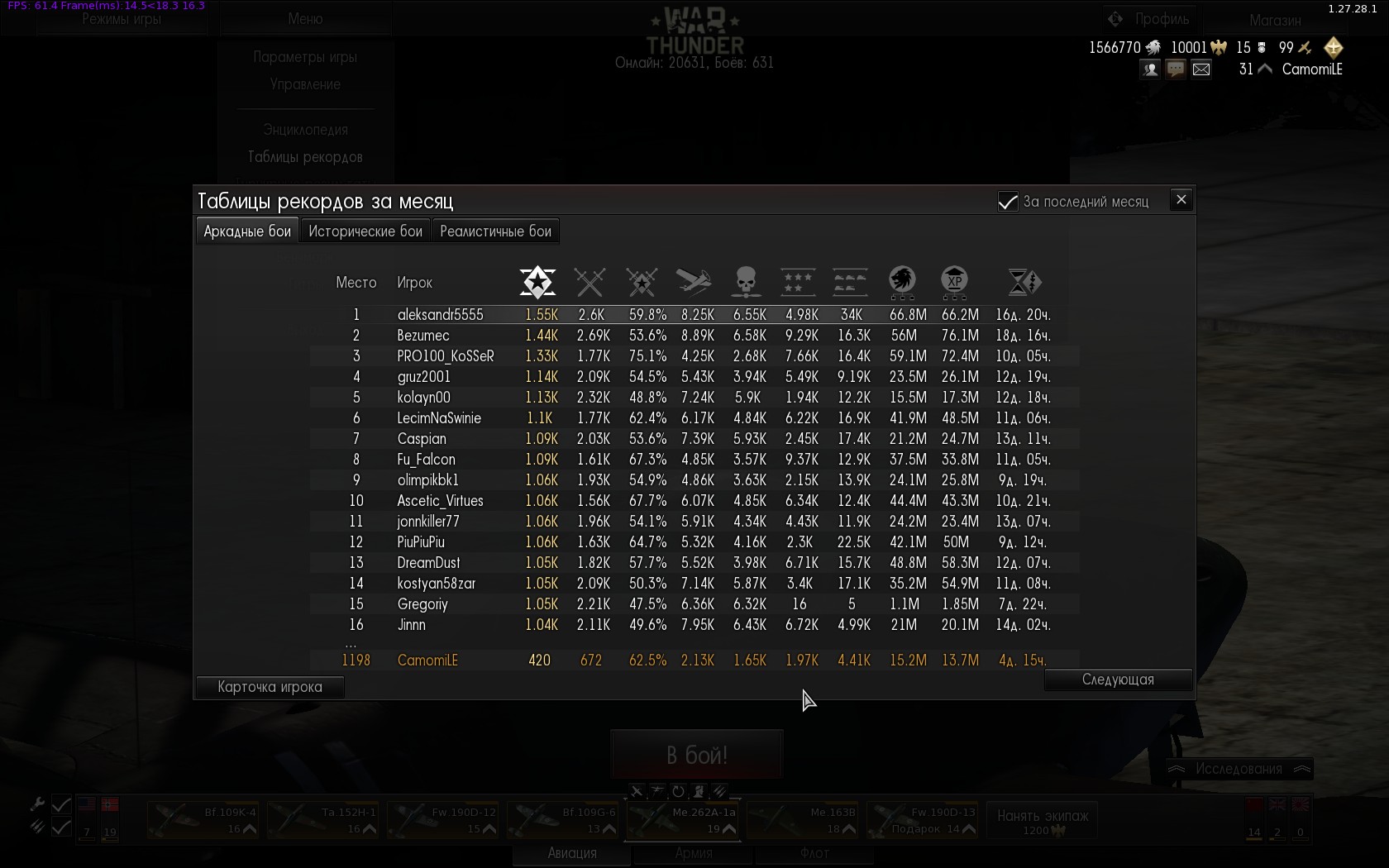The height and width of the screenshot is (868, 1389).
Task: Sort by the airplane column icon
Action: [694, 282]
